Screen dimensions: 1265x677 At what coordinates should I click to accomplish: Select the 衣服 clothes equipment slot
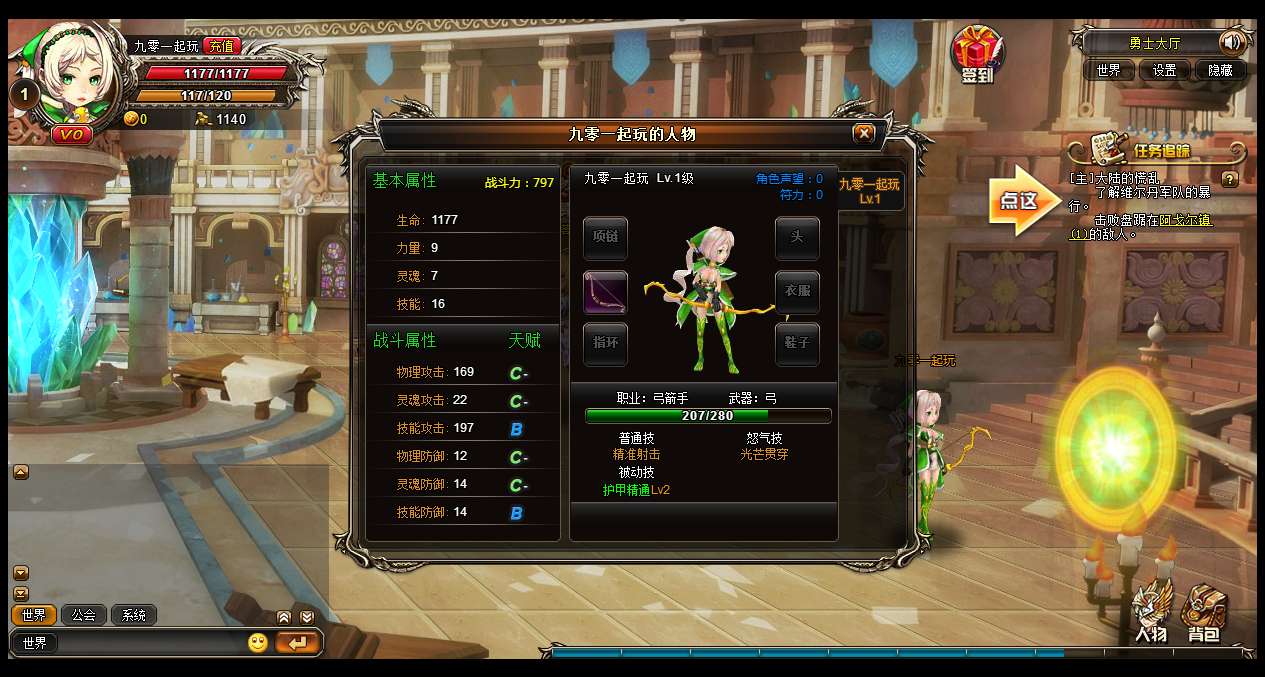797,292
